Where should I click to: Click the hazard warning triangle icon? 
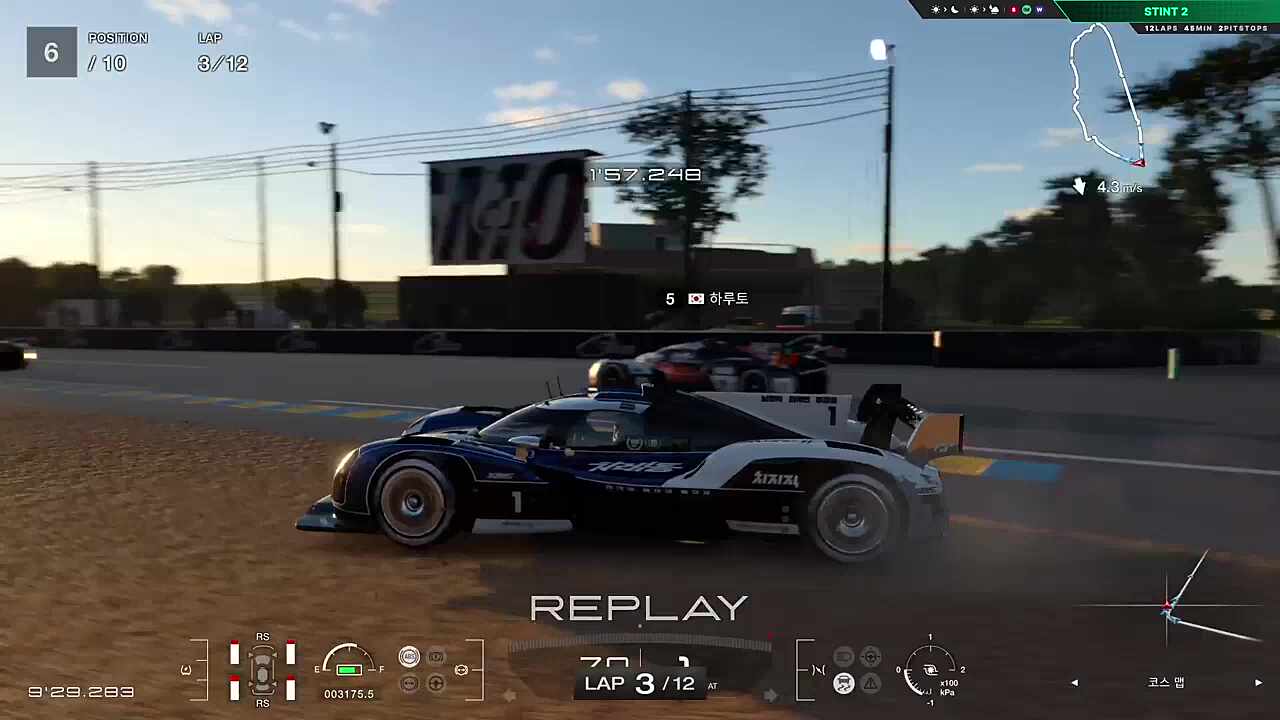pos(871,684)
